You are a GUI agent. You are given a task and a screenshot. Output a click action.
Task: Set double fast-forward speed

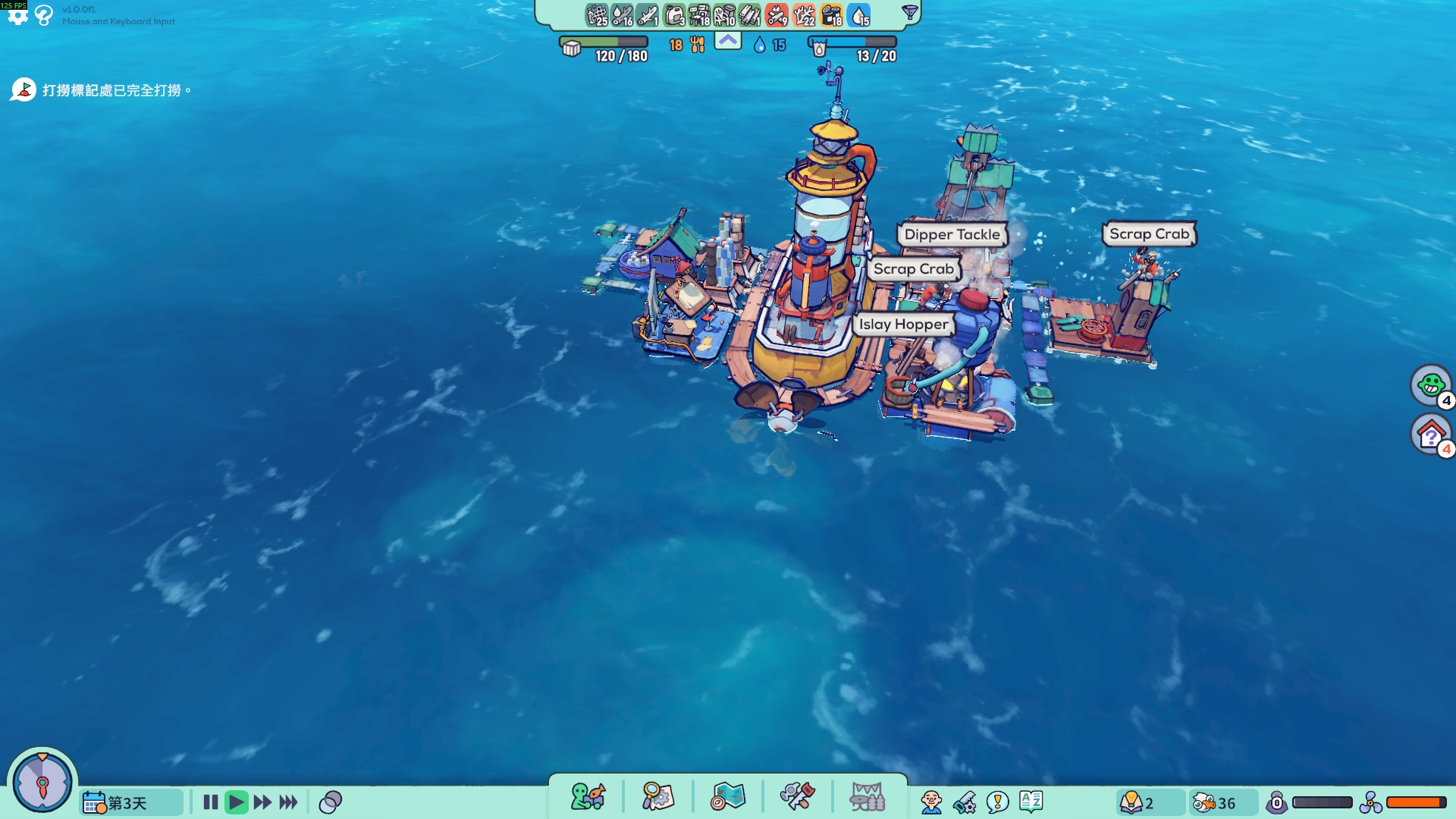[x=262, y=802]
